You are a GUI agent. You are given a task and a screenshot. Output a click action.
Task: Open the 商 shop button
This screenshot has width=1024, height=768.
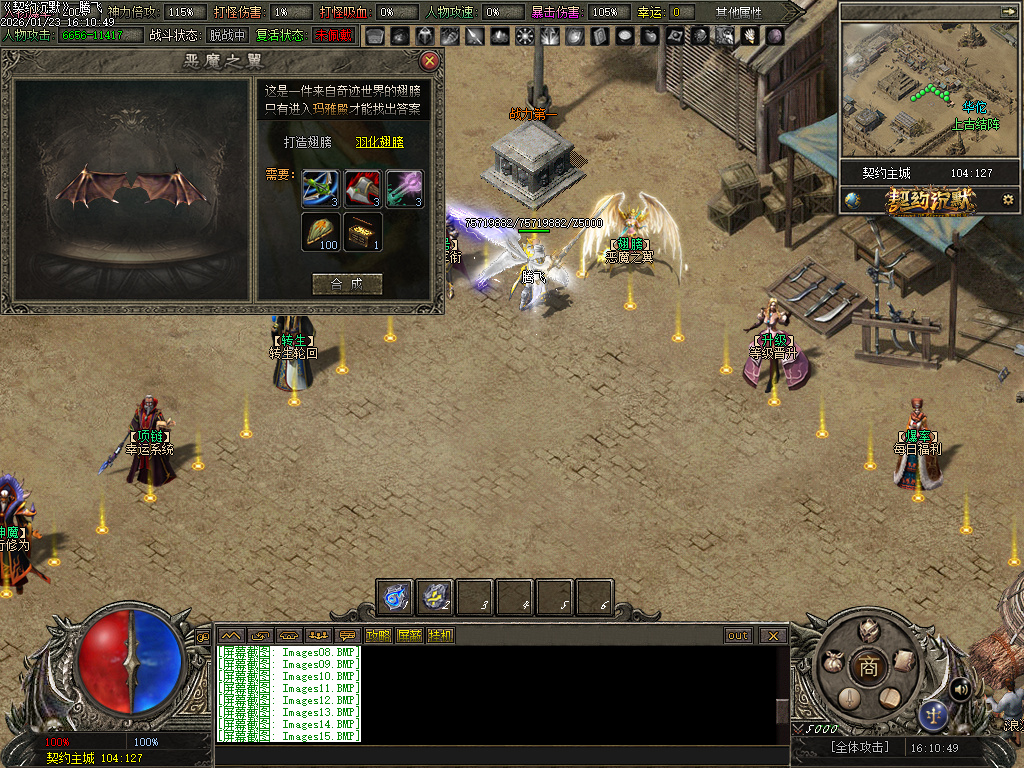868,667
